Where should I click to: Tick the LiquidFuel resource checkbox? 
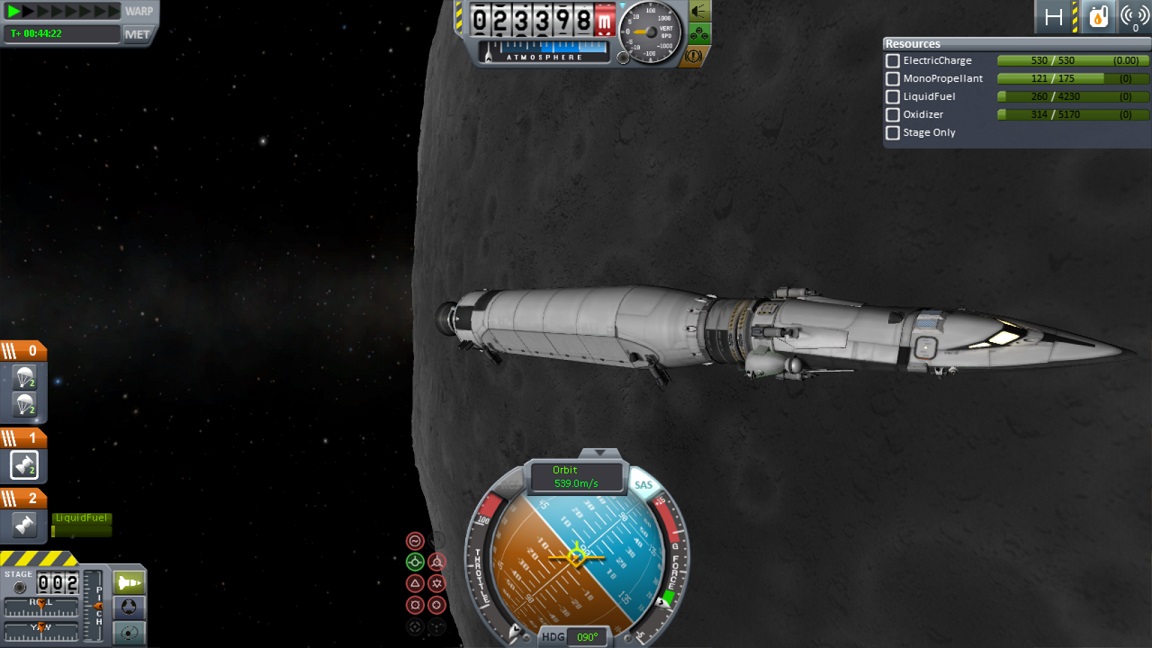coord(893,97)
